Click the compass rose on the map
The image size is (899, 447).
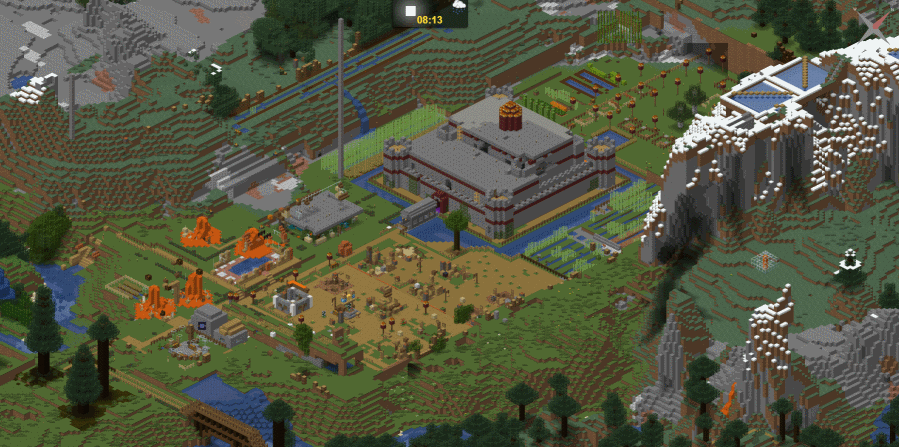click(x=872, y=26)
